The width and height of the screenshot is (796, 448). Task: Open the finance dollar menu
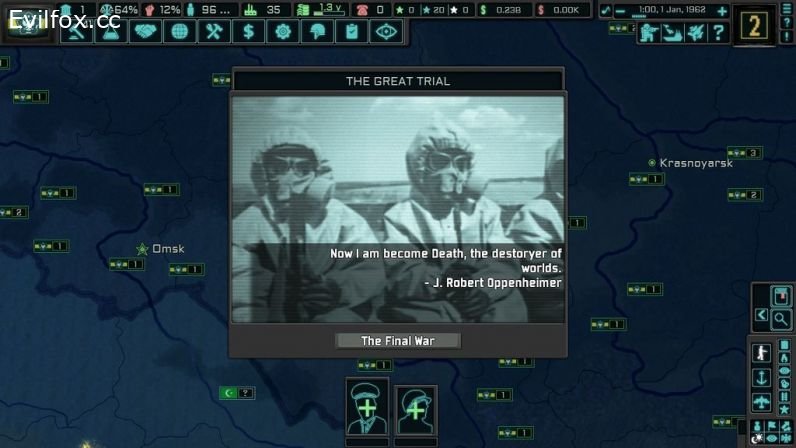pyautogui.click(x=248, y=32)
